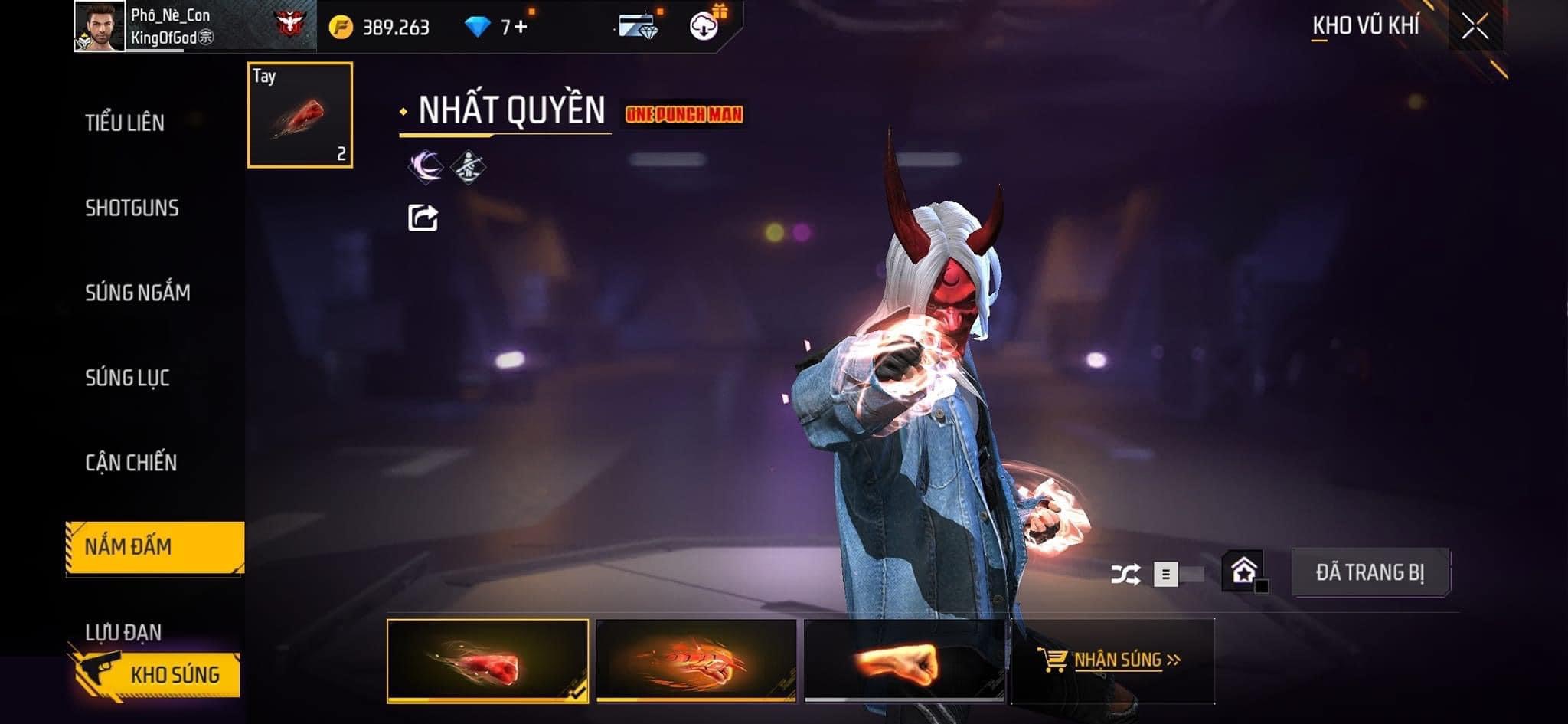Show the Súng Lục category
Viewport: 1568px width, 724px height.
[127, 378]
